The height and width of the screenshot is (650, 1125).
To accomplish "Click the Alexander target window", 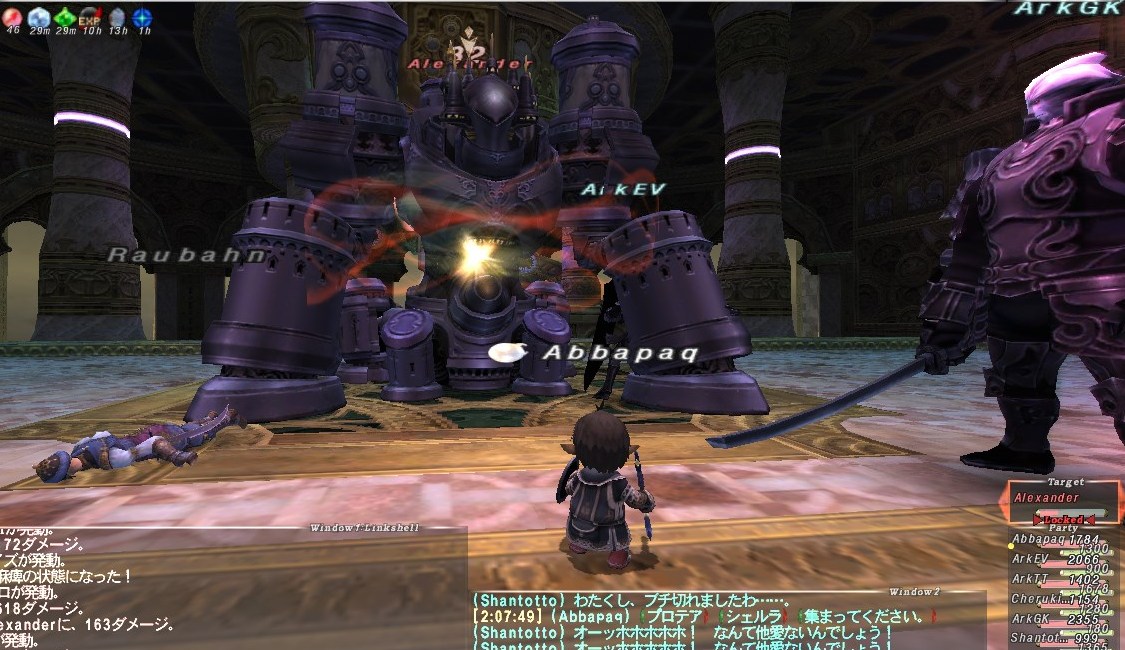I will point(1062,497).
